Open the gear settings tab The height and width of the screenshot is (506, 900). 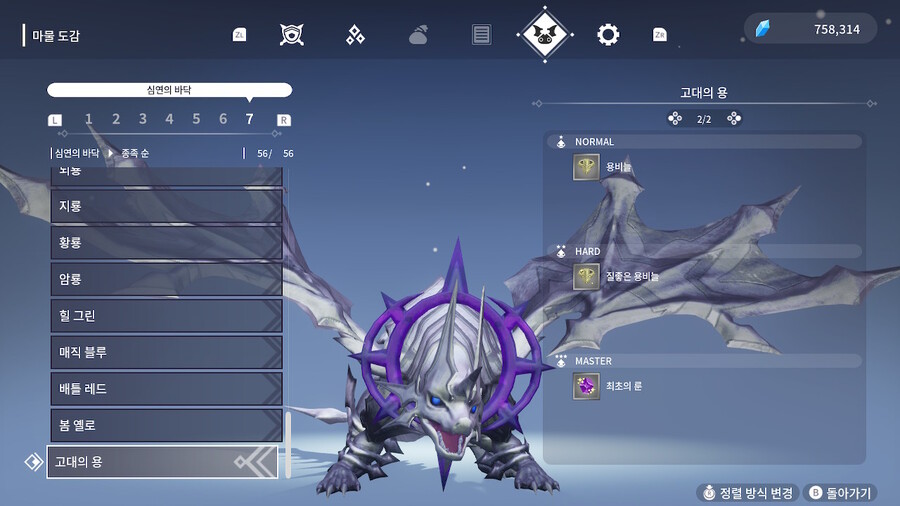click(608, 35)
